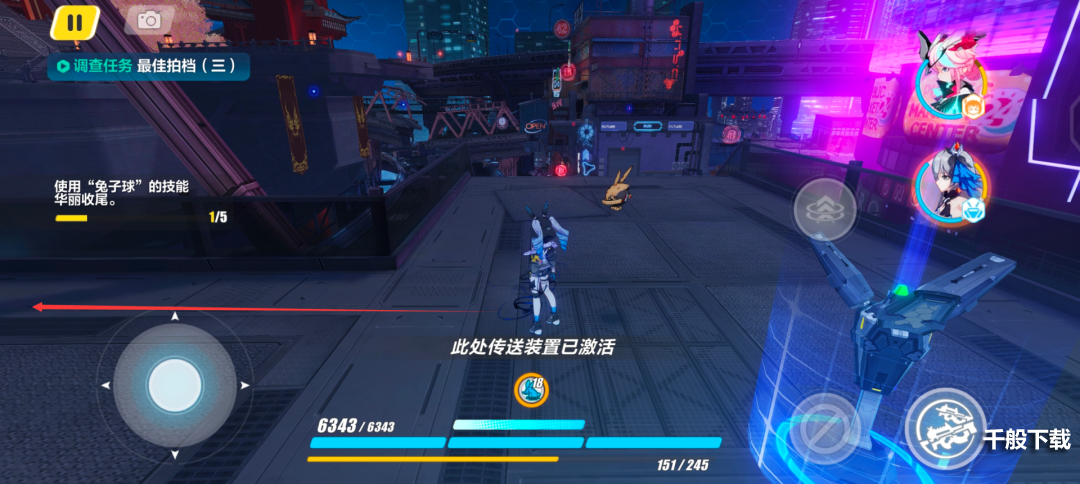Open the 调查任务 最佳拍档 quest tracker

(x=148, y=66)
